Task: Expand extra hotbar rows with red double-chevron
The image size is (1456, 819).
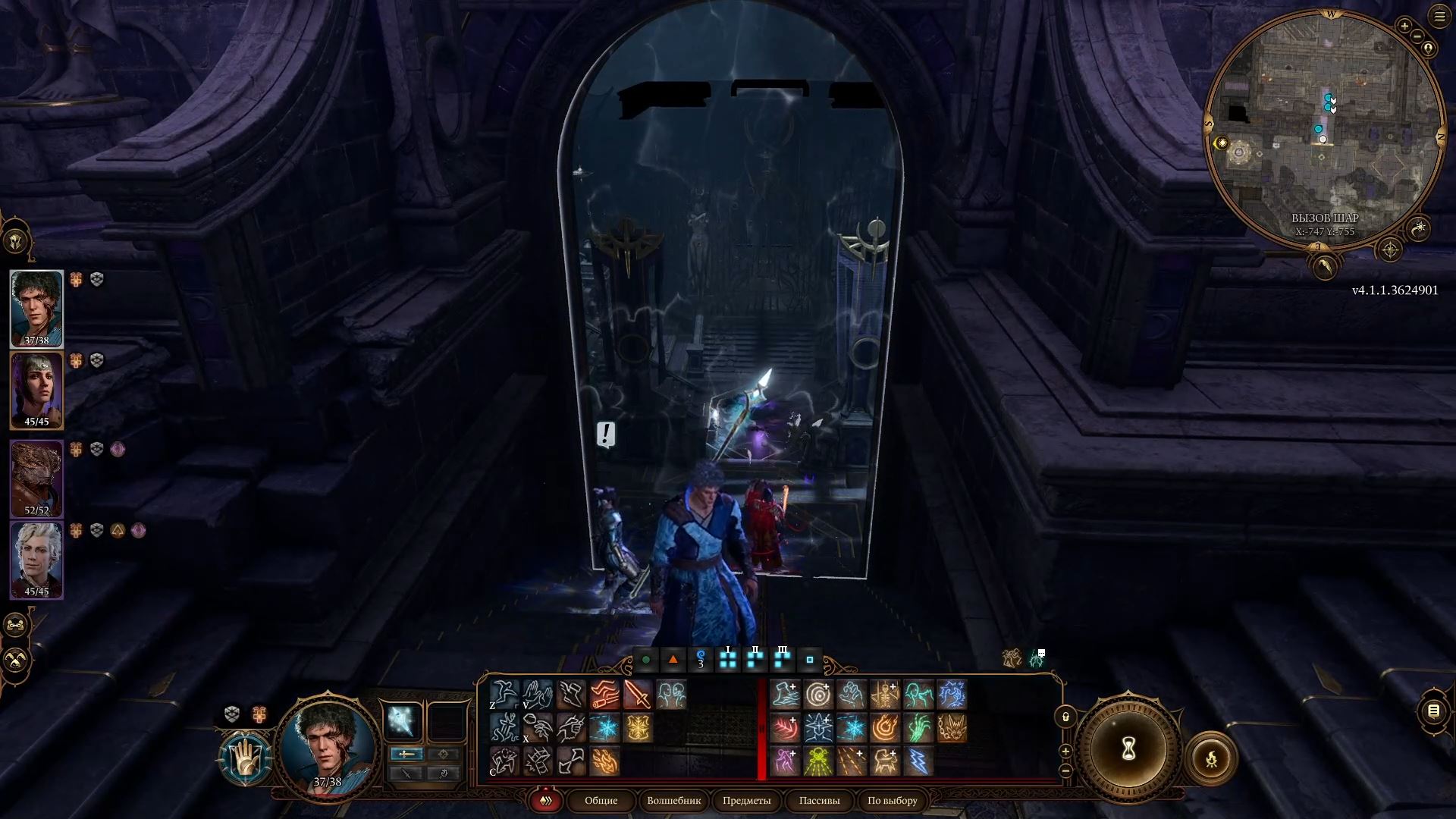Action: pos(544,800)
